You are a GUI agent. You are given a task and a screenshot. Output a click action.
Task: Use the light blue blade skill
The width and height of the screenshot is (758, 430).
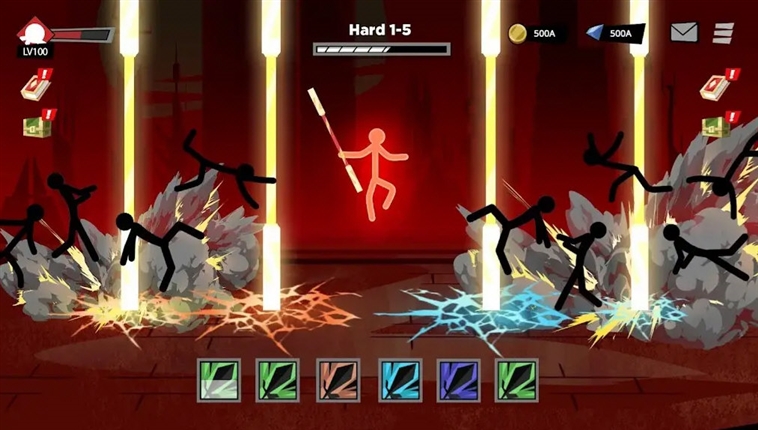point(397,381)
